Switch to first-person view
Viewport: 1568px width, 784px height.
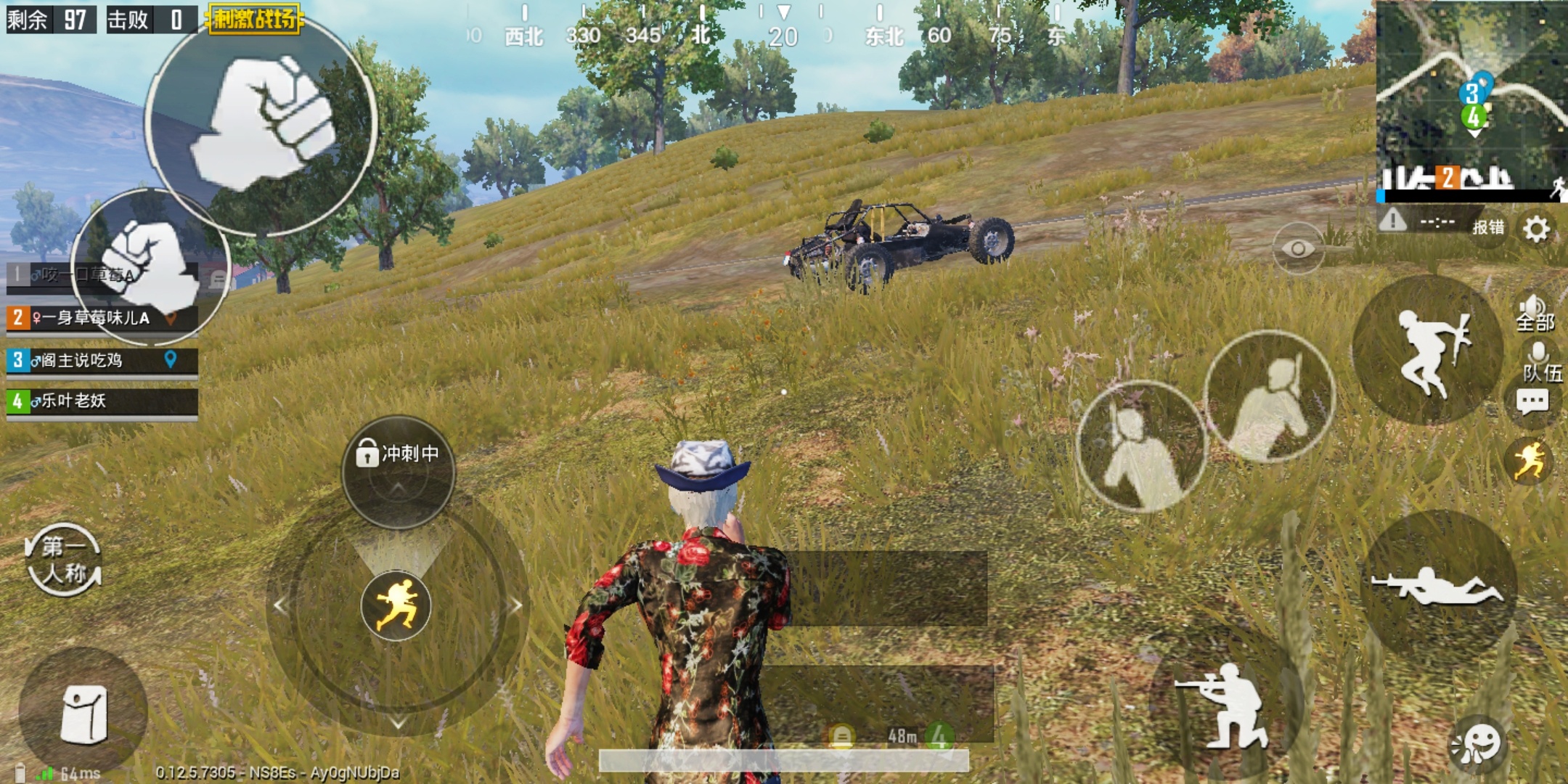(64, 560)
